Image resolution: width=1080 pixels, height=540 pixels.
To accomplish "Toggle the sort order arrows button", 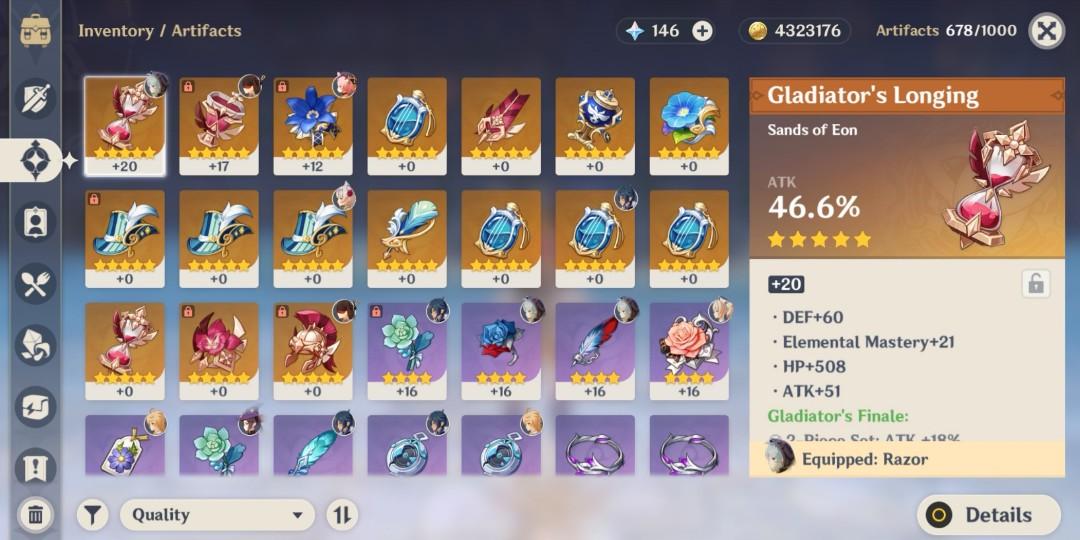I will pos(342,515).
